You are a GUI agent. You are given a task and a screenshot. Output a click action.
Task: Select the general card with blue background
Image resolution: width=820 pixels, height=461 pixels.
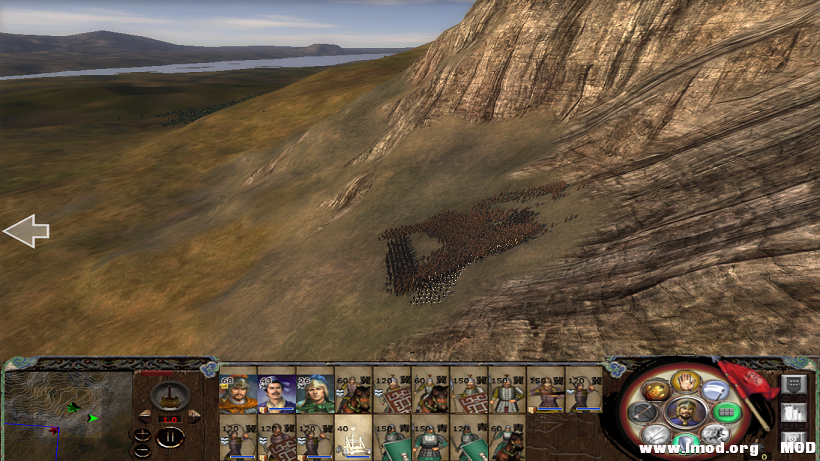(x=277, y=393)
